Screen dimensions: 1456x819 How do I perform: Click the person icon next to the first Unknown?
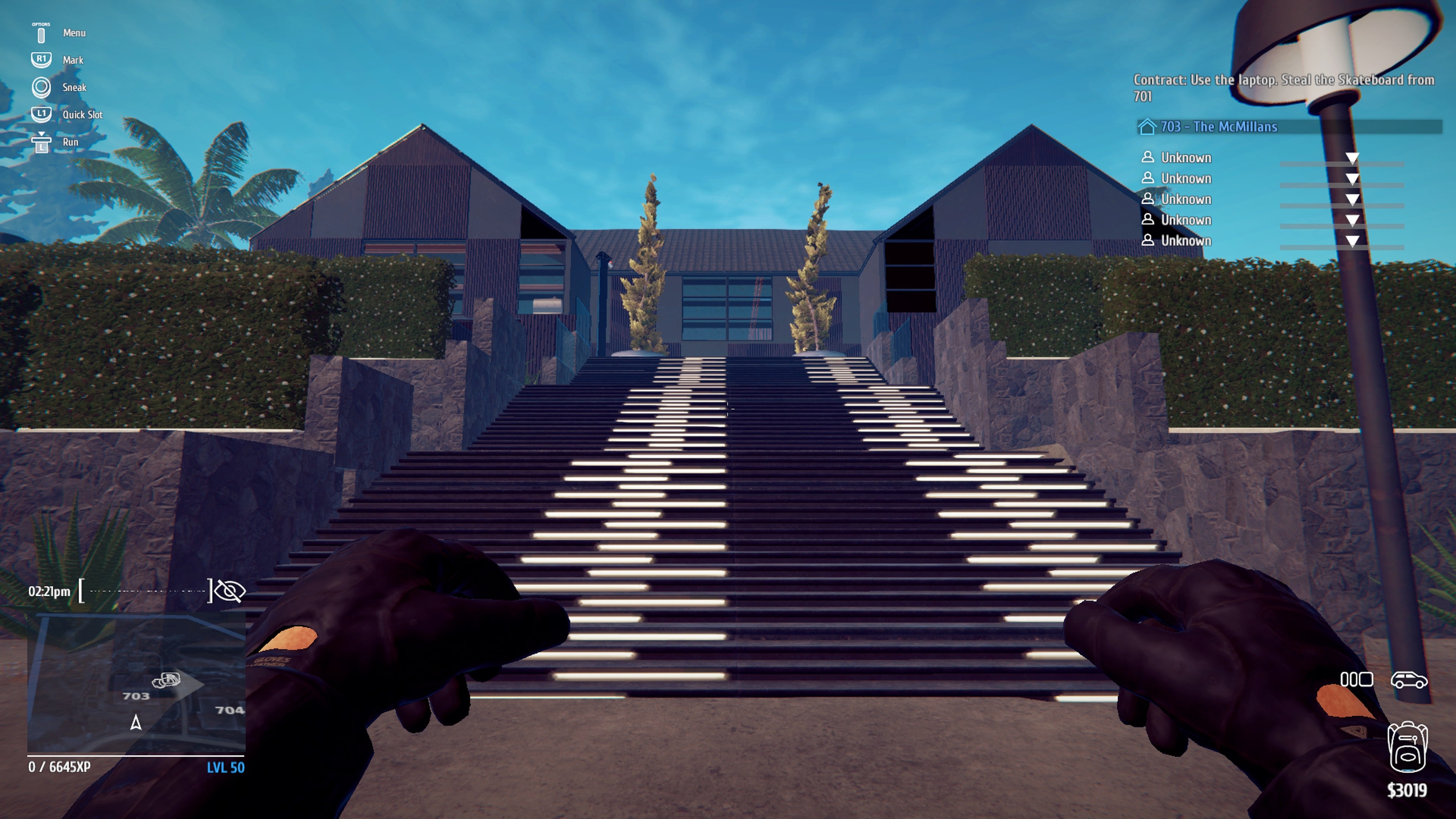(1148, 157)
